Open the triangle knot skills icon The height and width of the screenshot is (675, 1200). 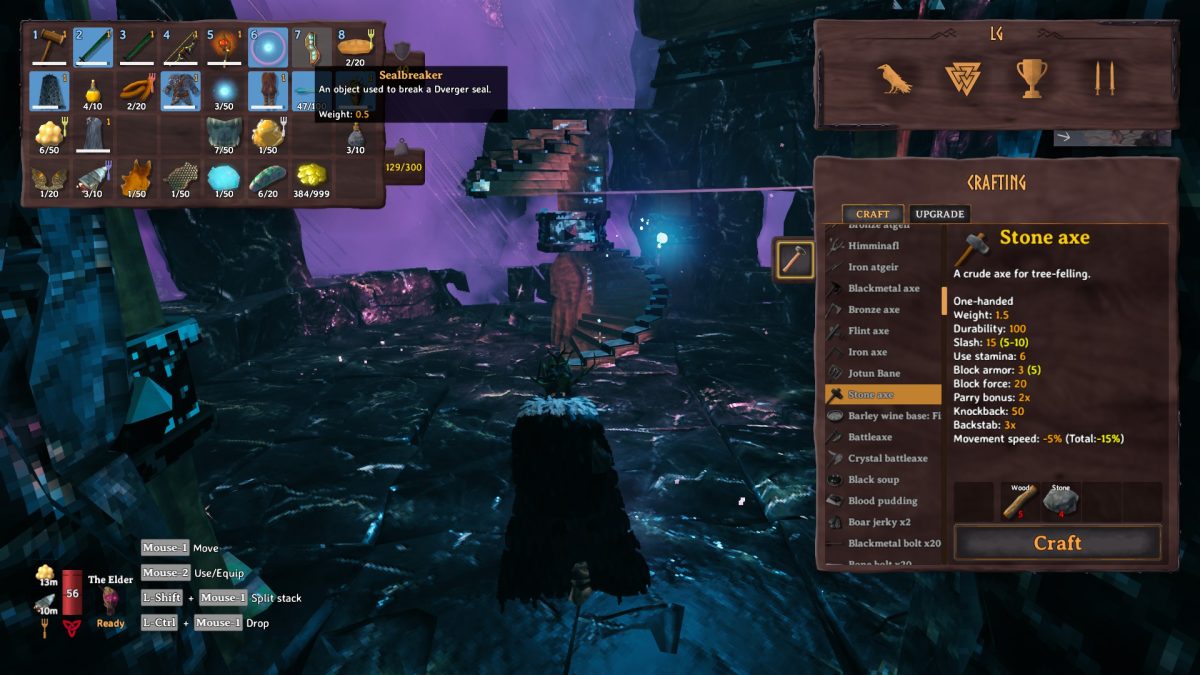963,78
